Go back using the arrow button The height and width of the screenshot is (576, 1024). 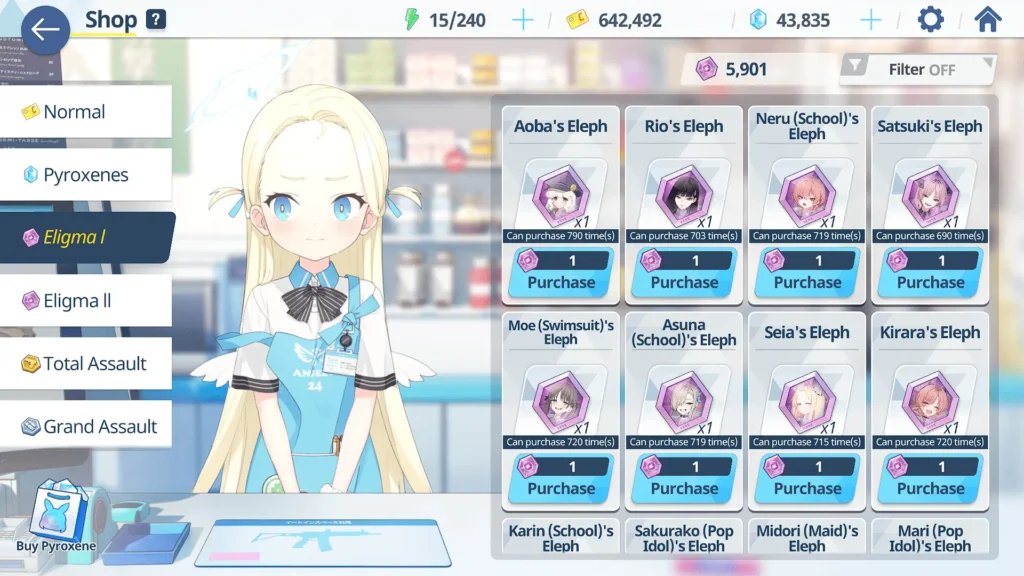[45, 29]
